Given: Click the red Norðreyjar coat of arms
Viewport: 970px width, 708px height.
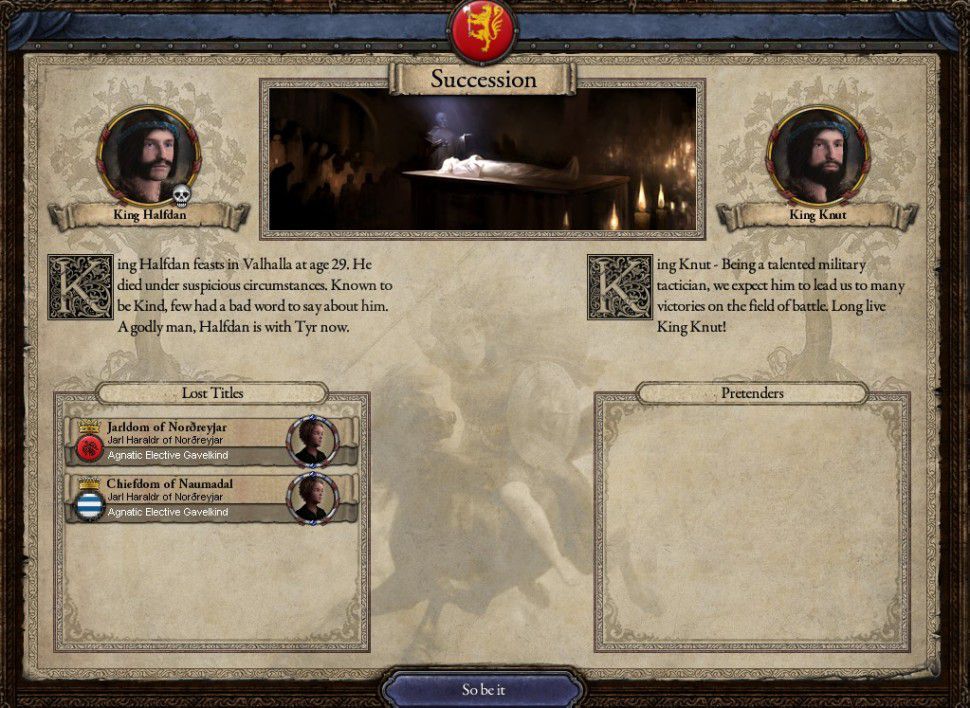Looking at the screenshot, I should pos(89,447).
